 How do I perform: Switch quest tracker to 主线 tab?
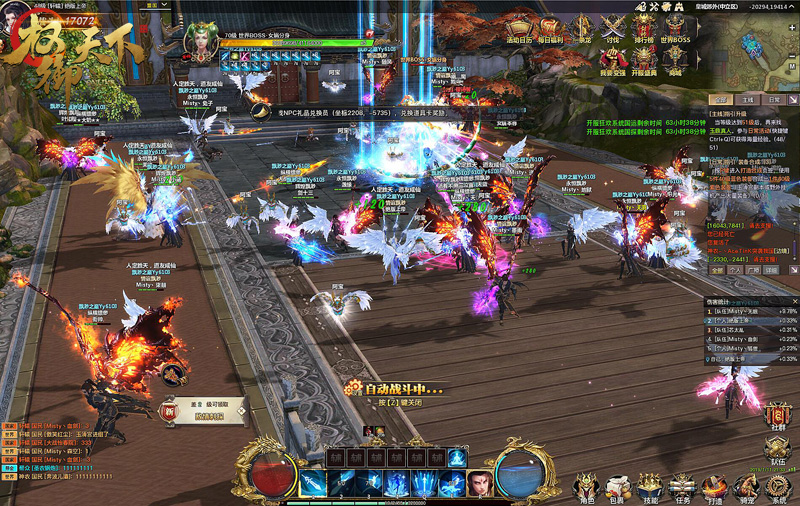tap(747, 100)
